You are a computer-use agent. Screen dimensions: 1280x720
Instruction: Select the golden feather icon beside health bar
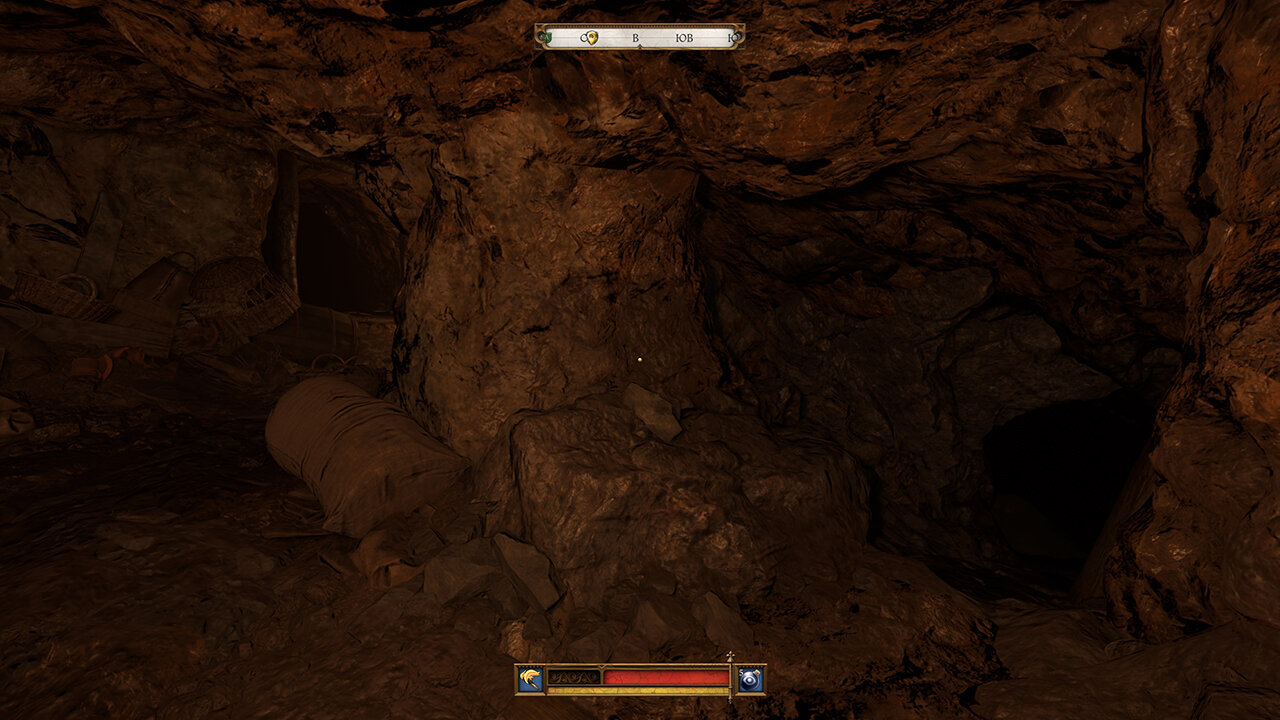tap(530, 679)
